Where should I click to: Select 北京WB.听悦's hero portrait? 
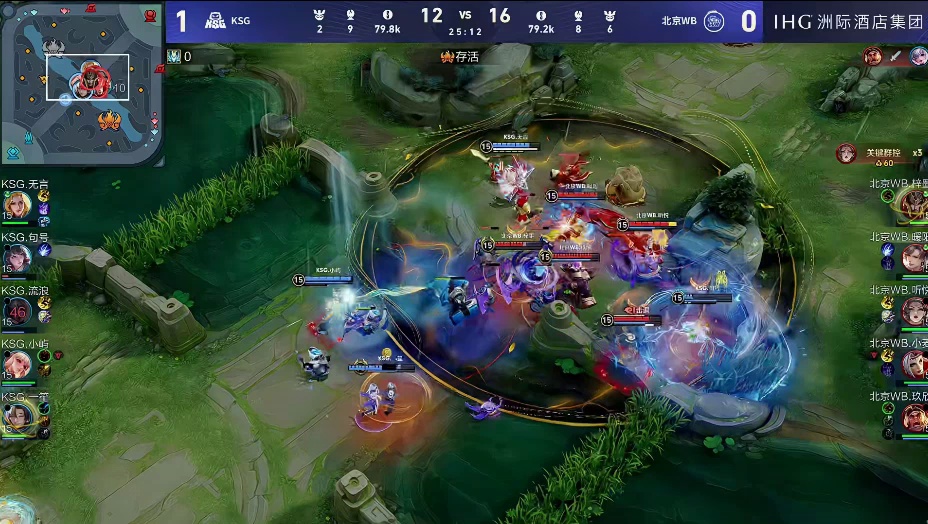pos(913,310)
